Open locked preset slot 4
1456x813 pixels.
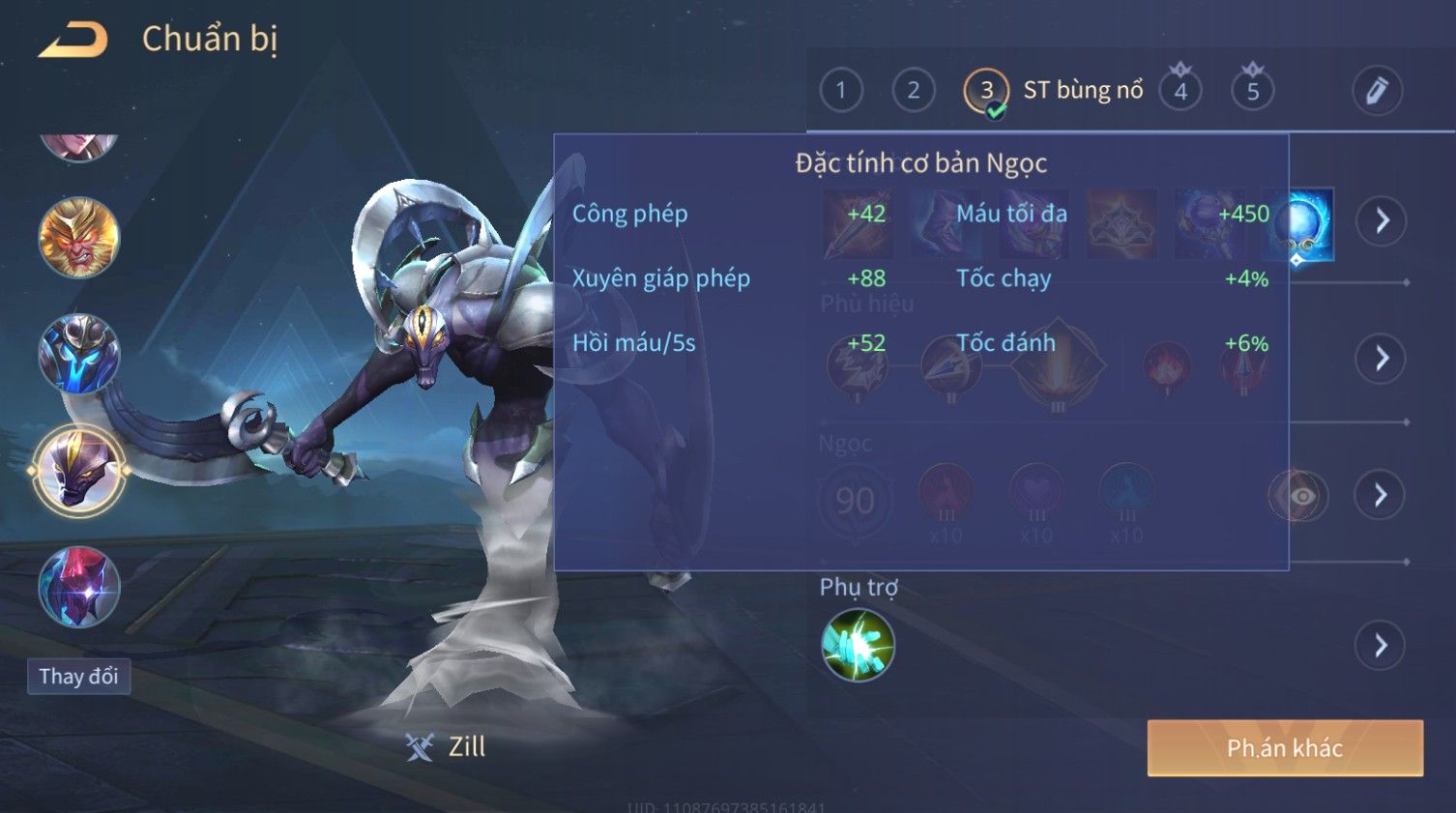coord(1180,91)
